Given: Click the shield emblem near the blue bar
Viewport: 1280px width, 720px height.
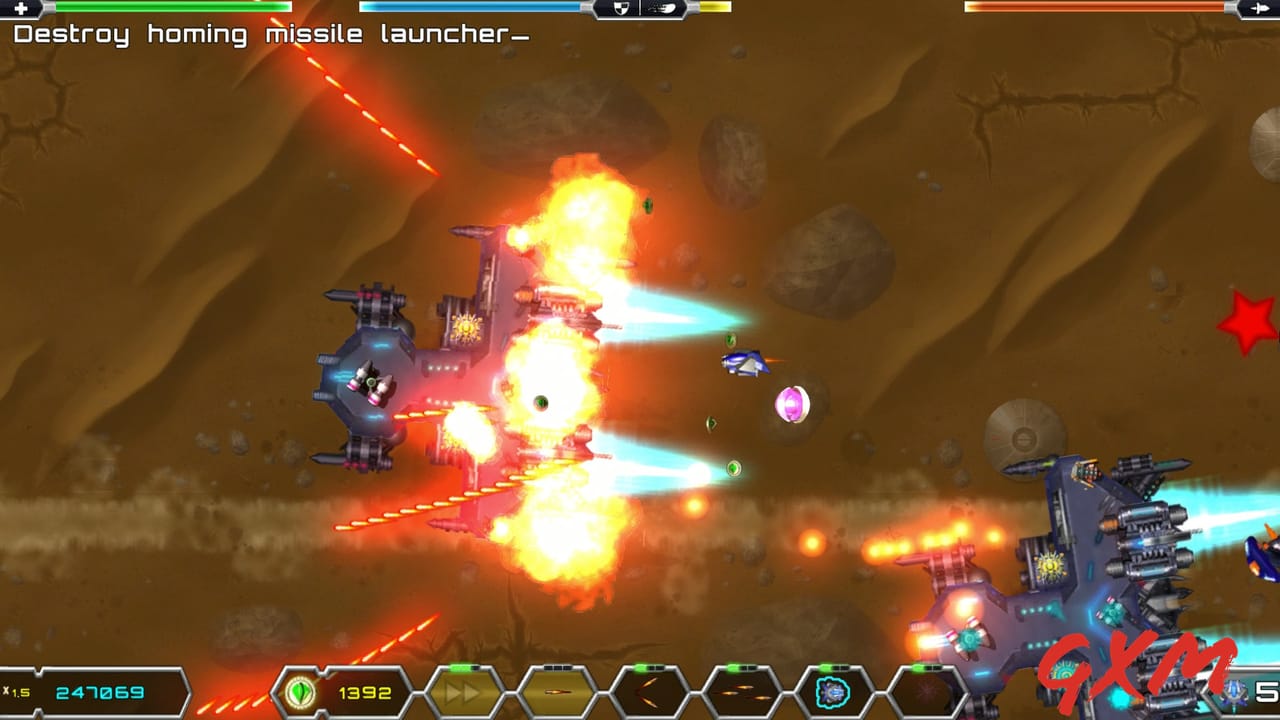Looking at the screenshot, I should click(x=622, y=8).
